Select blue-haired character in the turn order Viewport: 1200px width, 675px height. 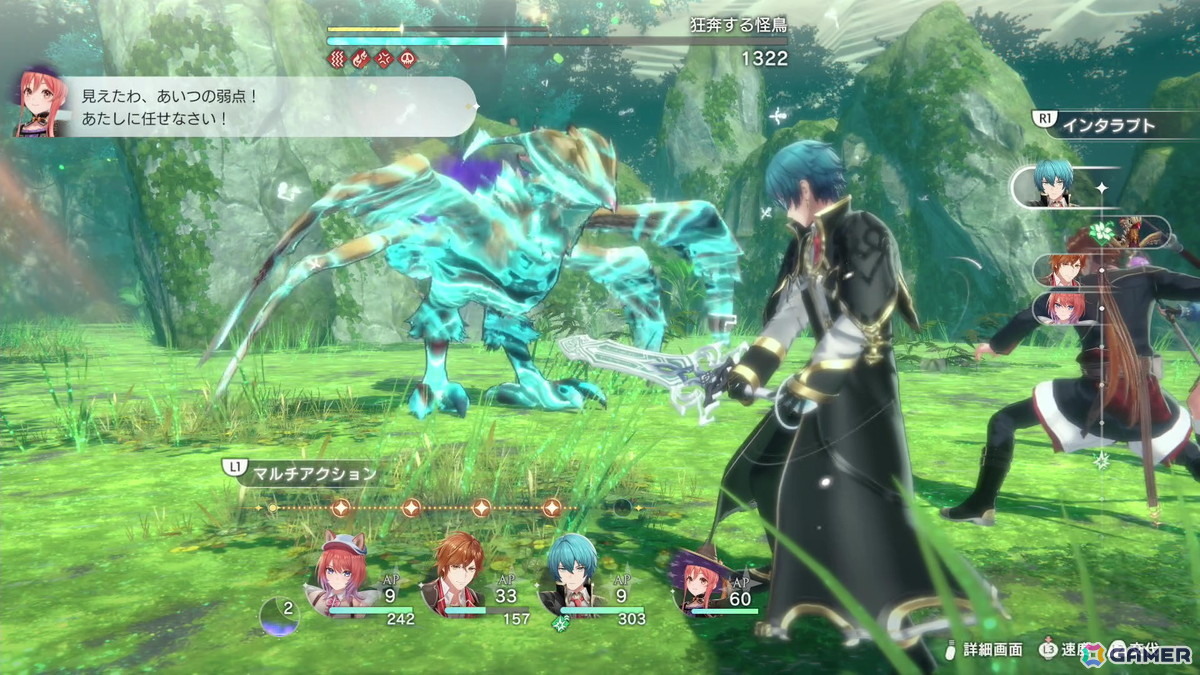coord(1053,186)
